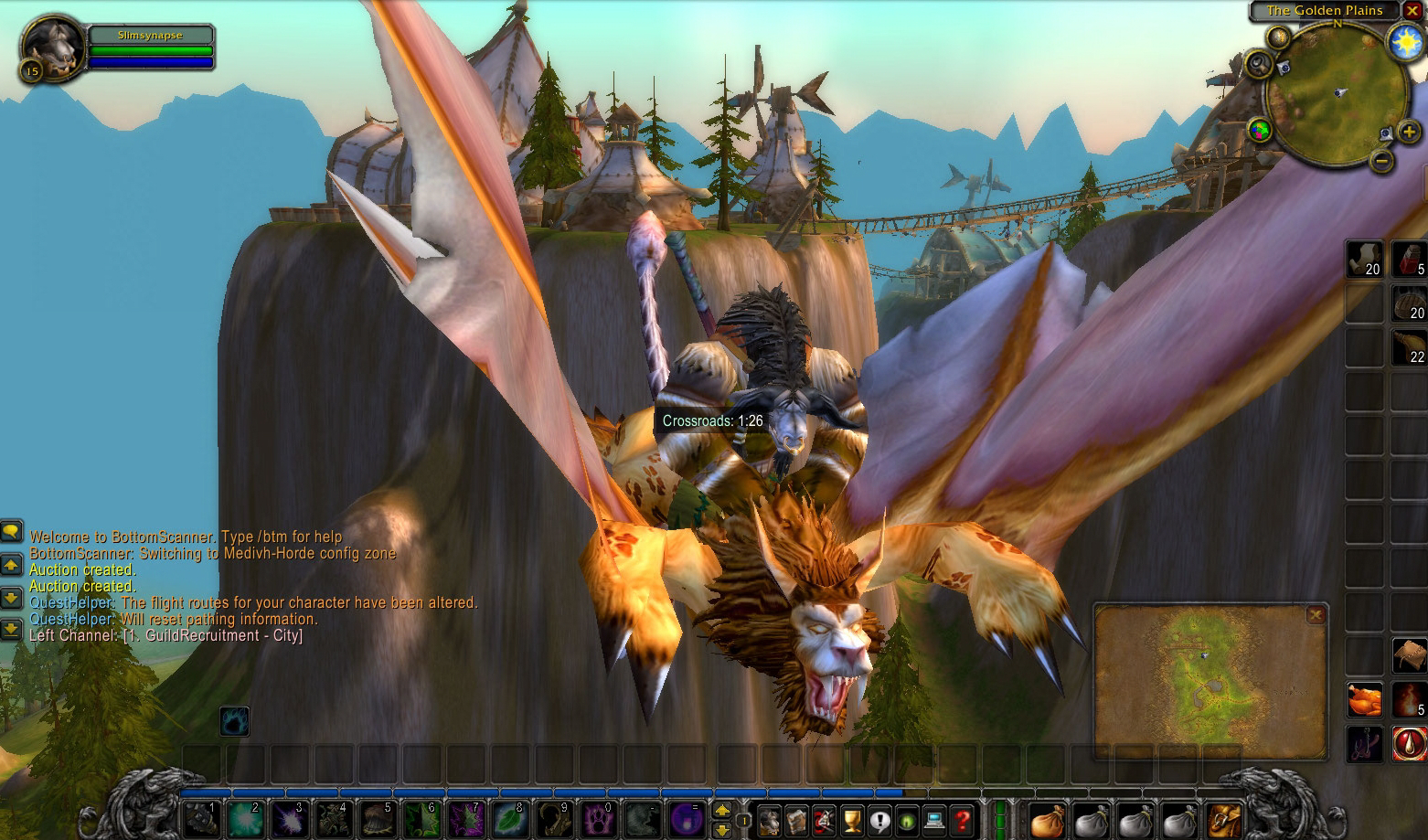Viewport: 1428px width, 840px height.
Task: Click the paw shapeshift icon above action bar
Action: click(x=234, y=720)
